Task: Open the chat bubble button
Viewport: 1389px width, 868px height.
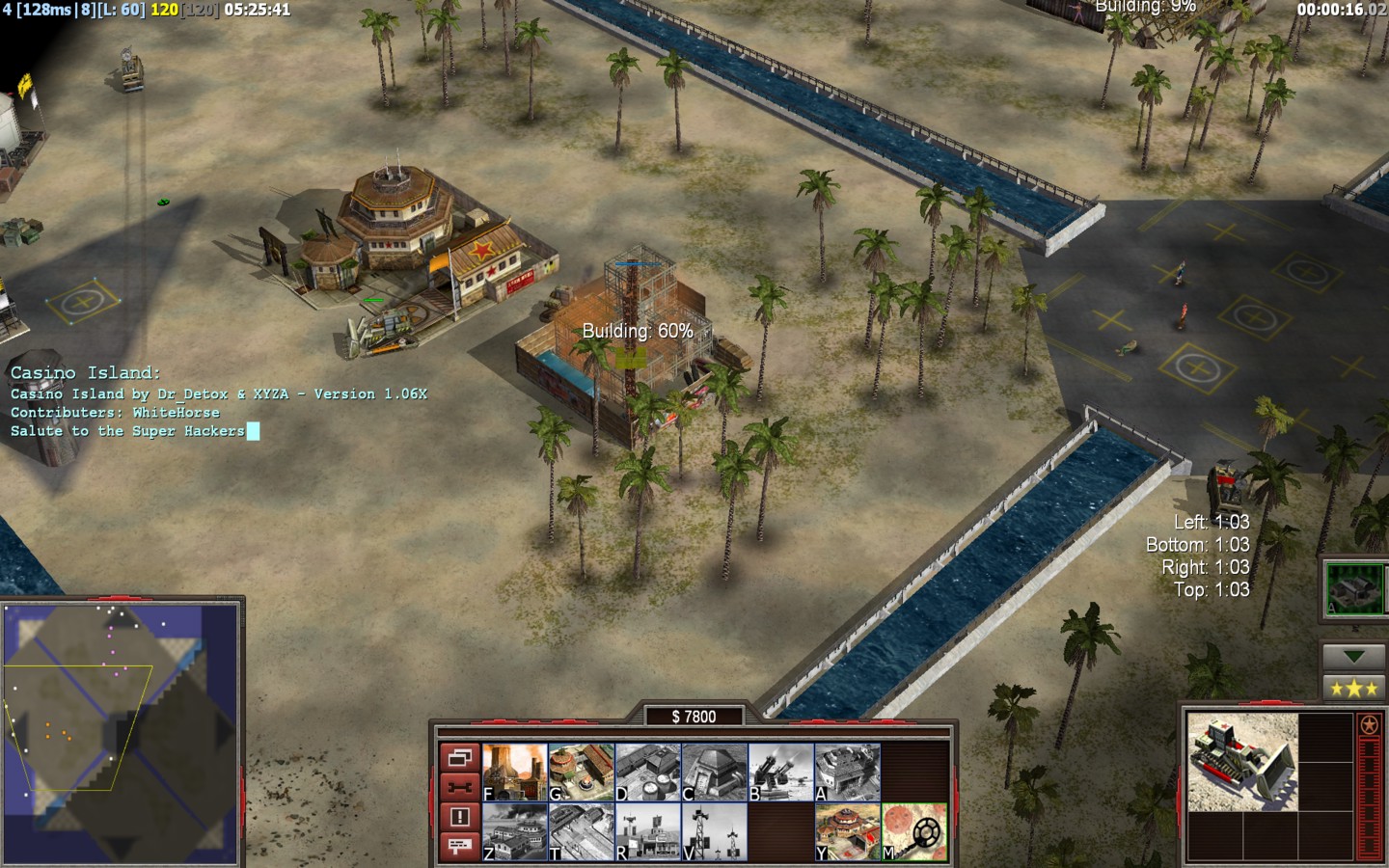Action: point(459,846)
